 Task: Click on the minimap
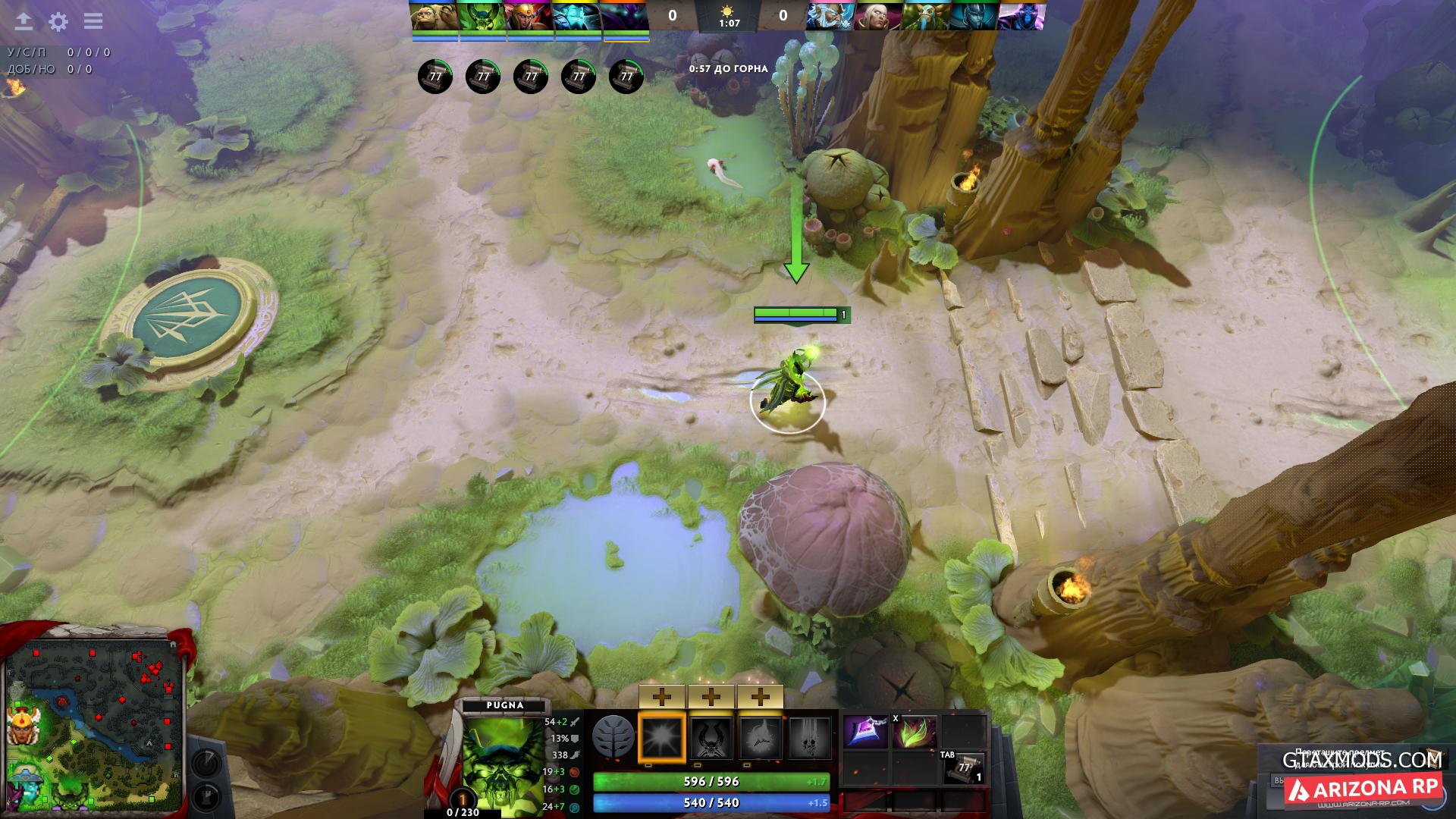click(x=95, y=724)
